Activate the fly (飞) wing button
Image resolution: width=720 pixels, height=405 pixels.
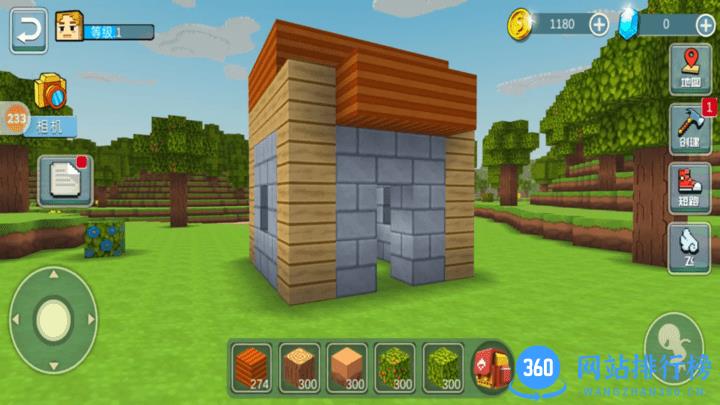pyautogui.click(x=690, y=246)
